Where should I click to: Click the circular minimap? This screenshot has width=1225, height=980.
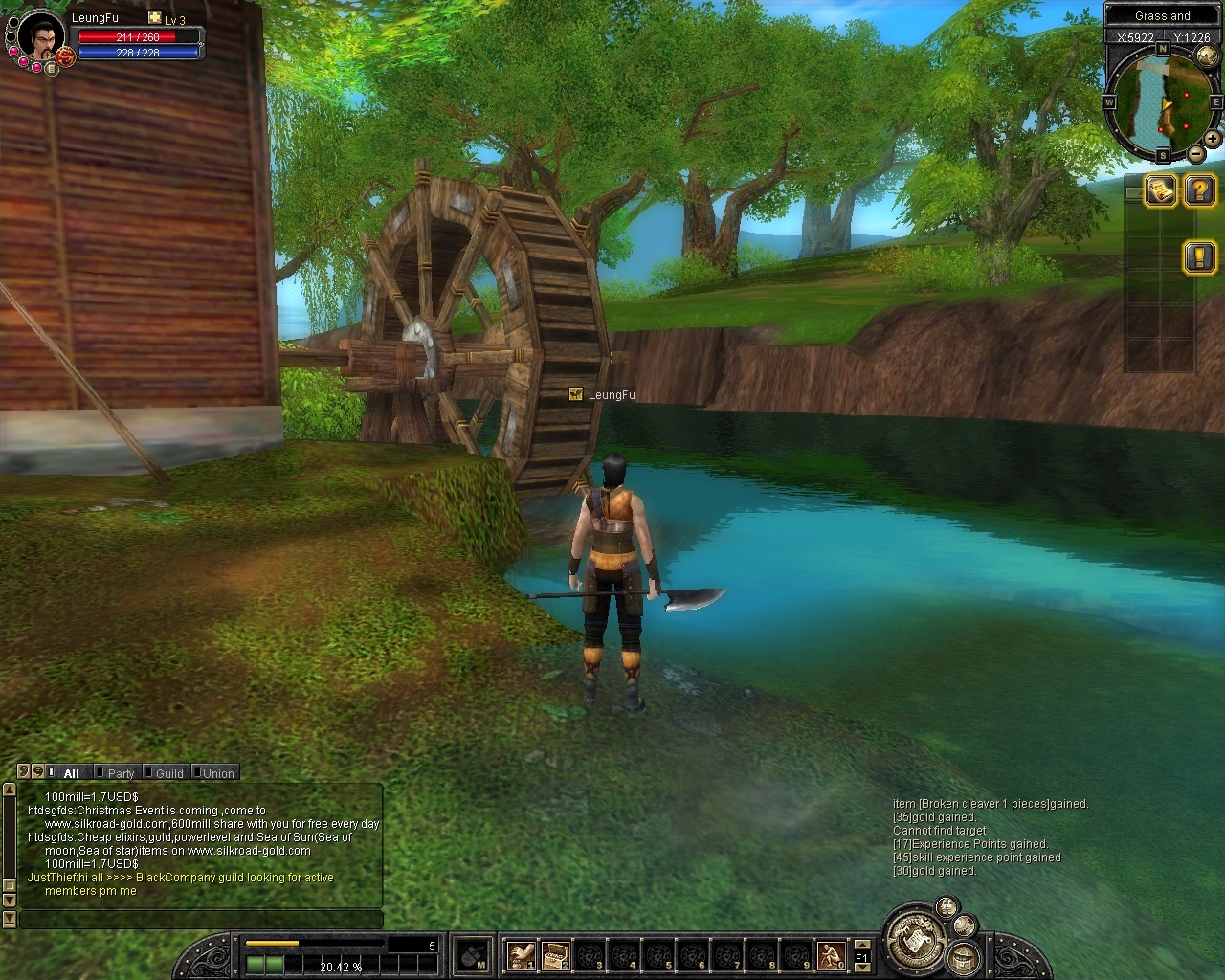(1162, 101)
